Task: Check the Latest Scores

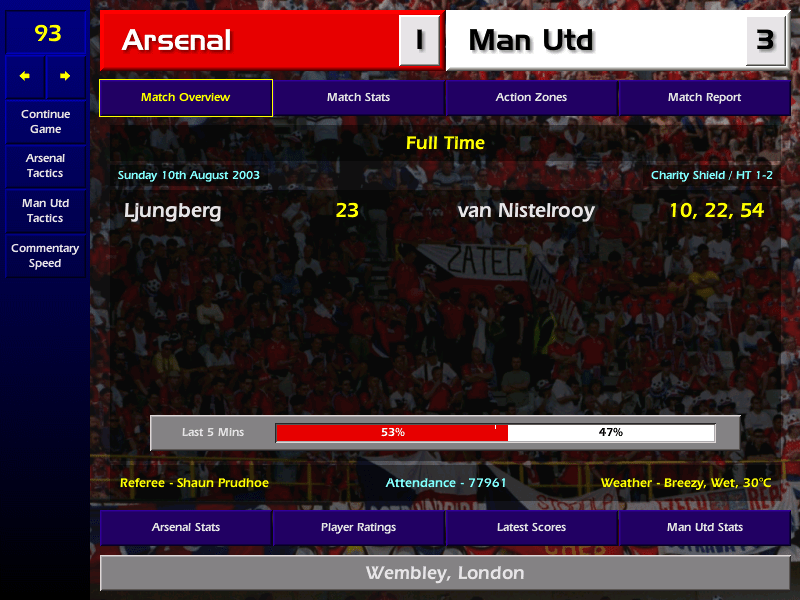Action: click(x=531, y=527)
